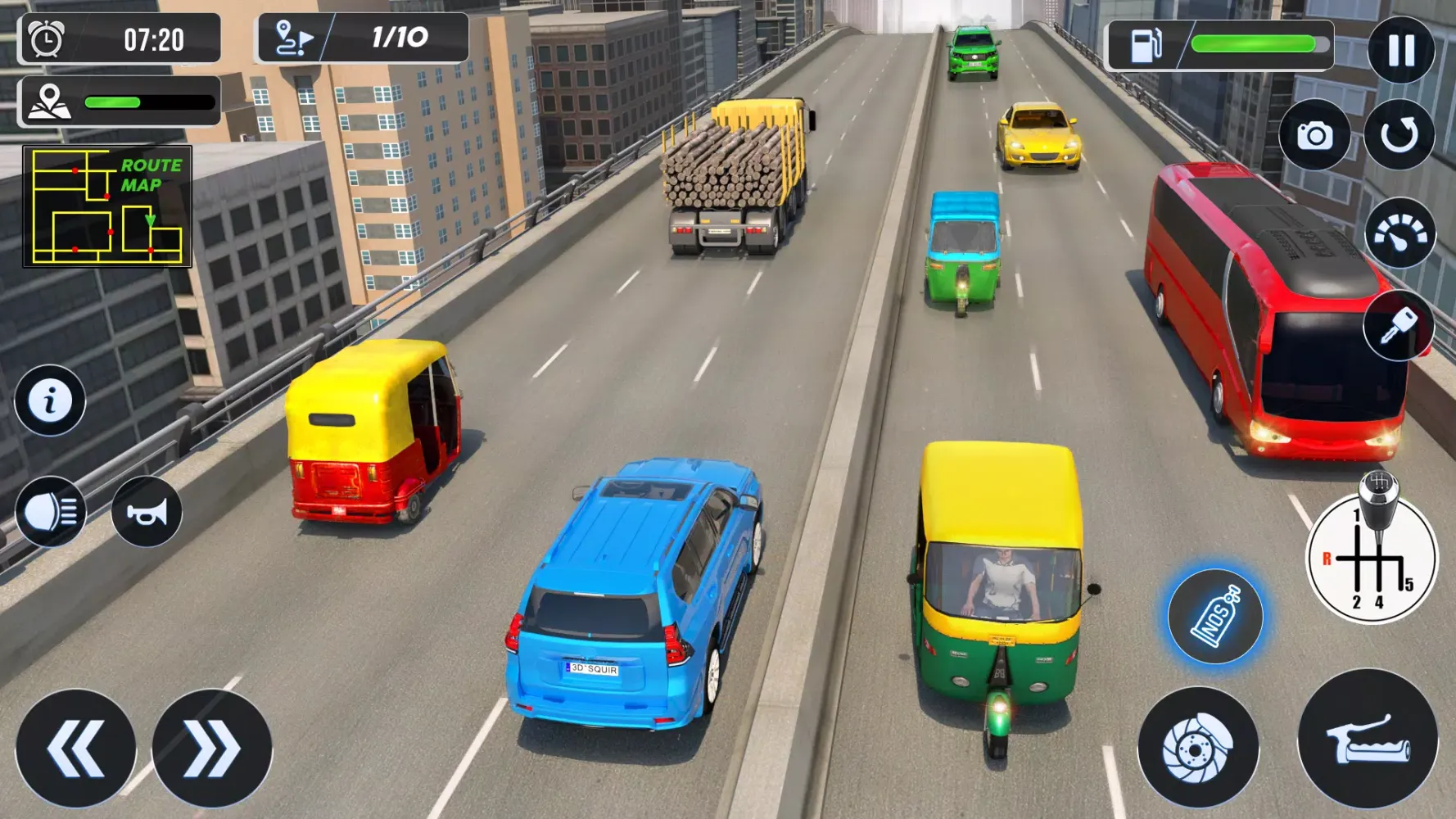This screenshot has width=1456, height=819.
Task: Tap the circular arrow reset button
Action: (1399, 135)
